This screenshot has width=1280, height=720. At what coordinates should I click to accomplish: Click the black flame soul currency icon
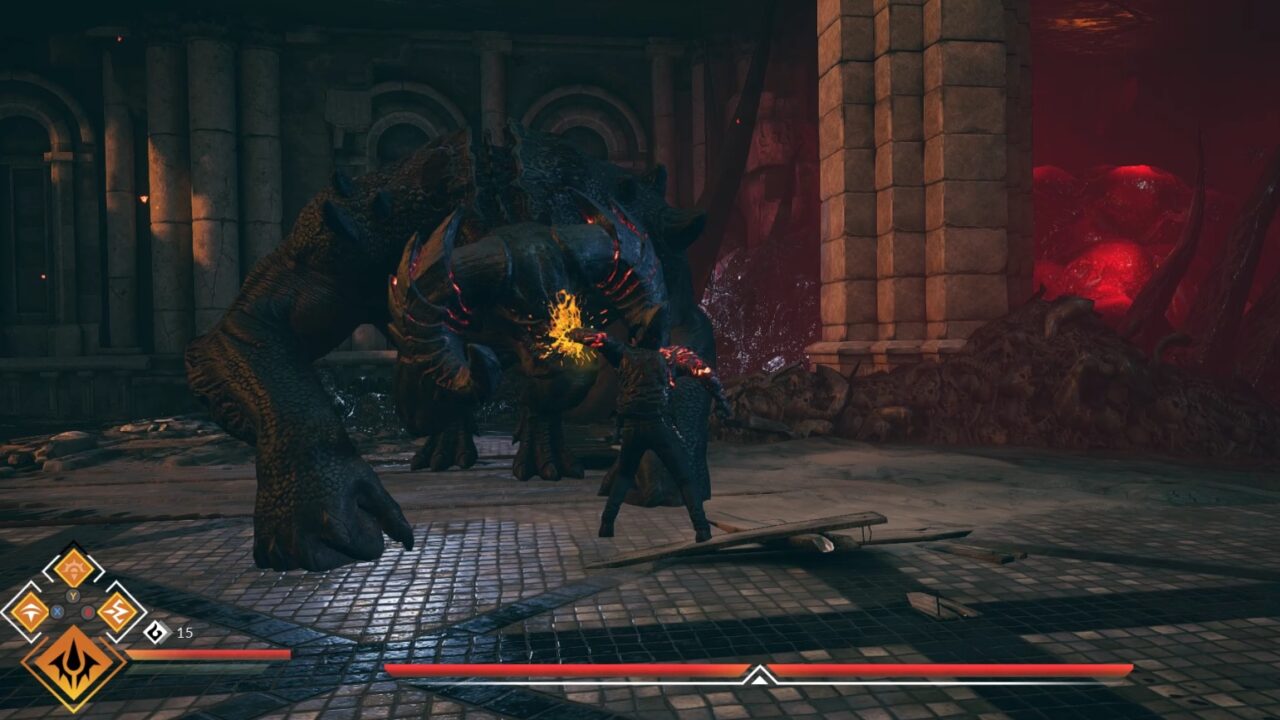[x=154, y=631]
